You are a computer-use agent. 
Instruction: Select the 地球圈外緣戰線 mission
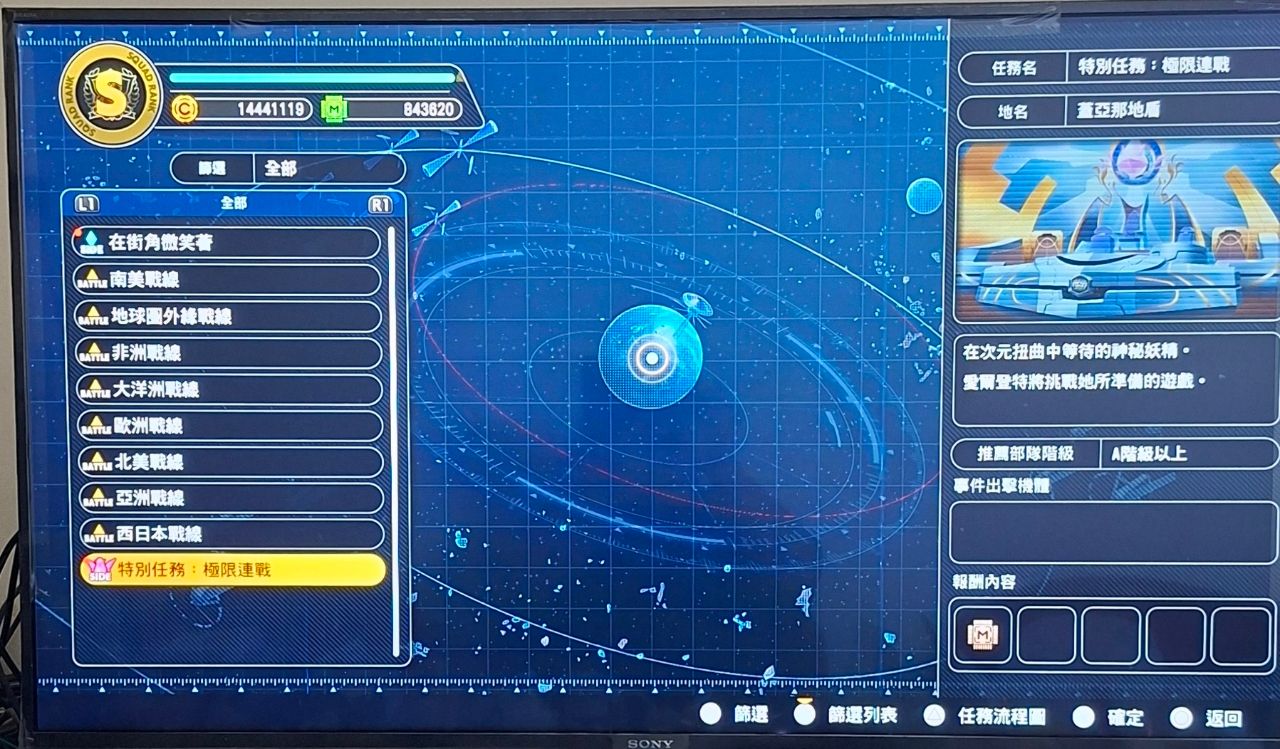click(228, 317)
